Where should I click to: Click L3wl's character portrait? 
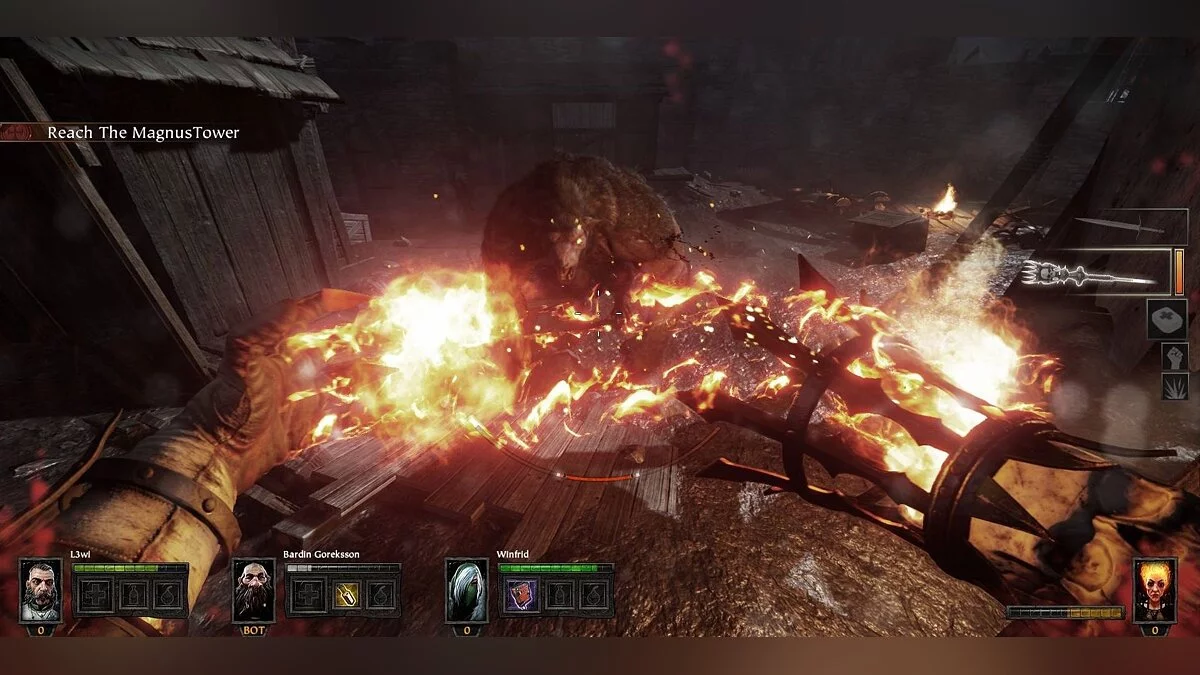coord(41,591)
